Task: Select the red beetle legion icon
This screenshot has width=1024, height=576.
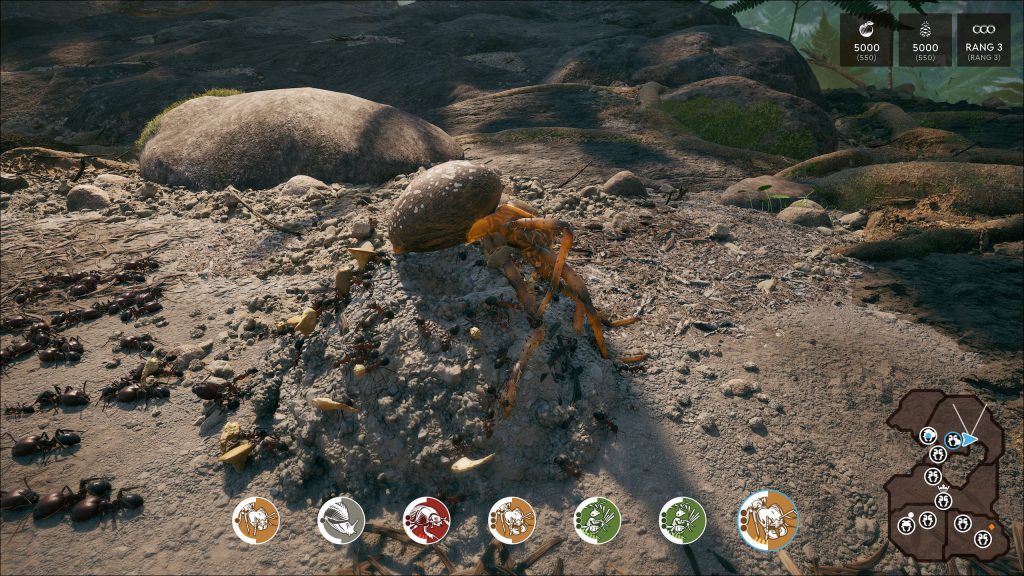Action: (x=426, y=520)
